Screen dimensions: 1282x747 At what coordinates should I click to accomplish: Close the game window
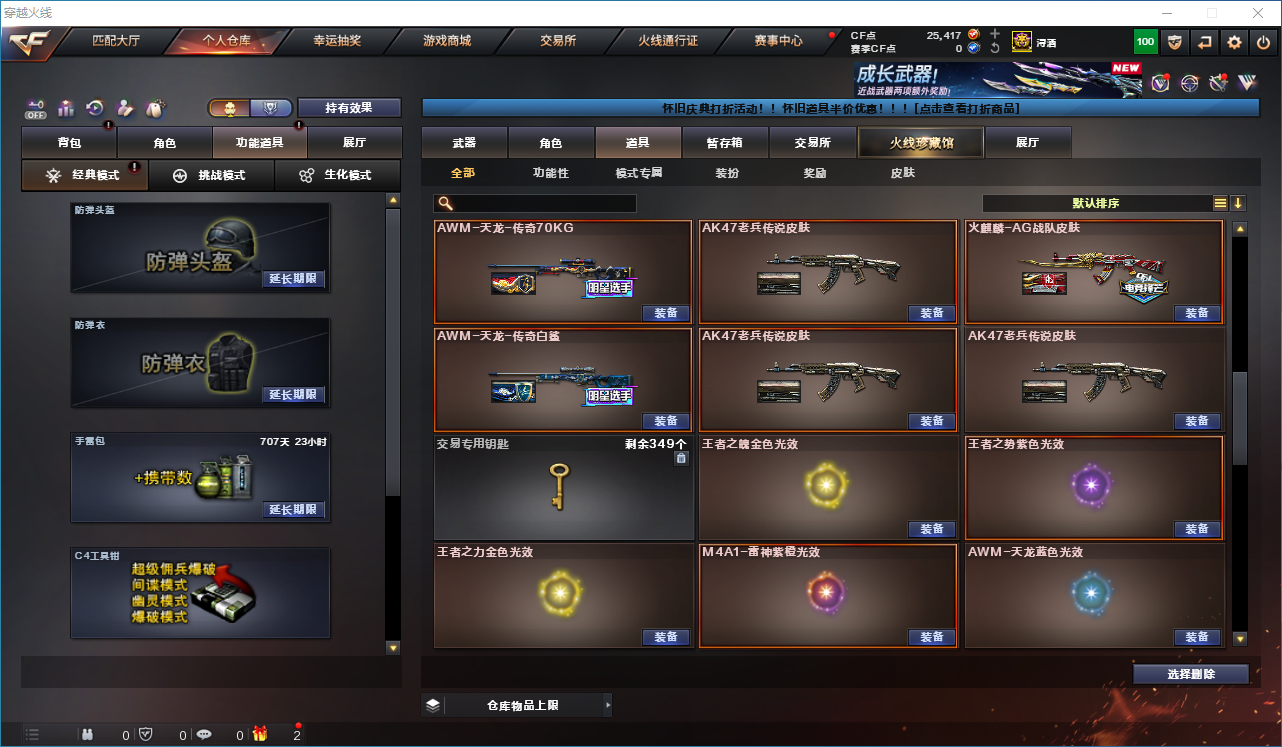click(1258, 13)
